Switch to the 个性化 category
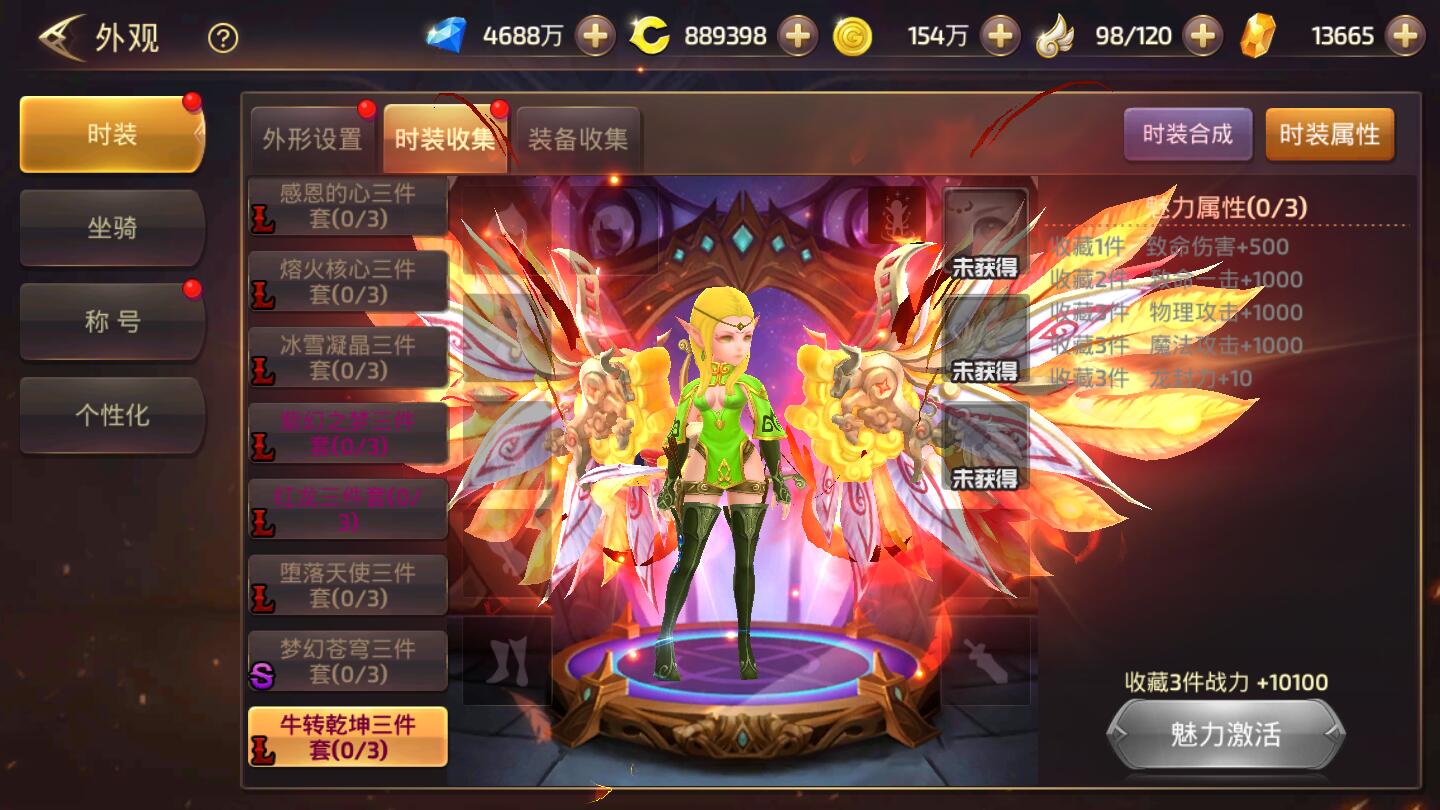 [111, 416]
